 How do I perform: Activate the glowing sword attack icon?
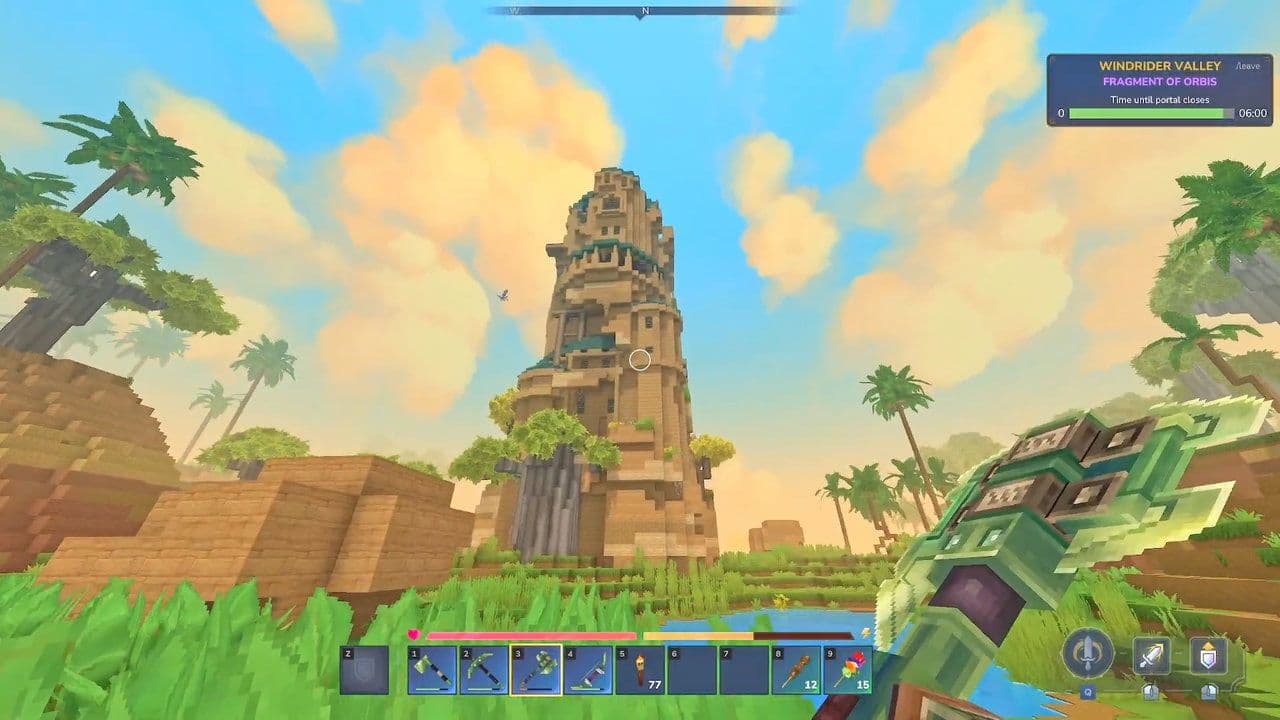point(1150,654)
